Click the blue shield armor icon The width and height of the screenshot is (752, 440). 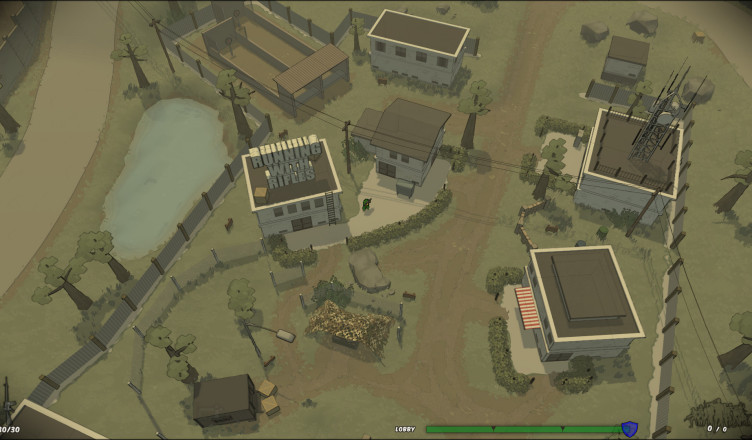click(629, 429)
